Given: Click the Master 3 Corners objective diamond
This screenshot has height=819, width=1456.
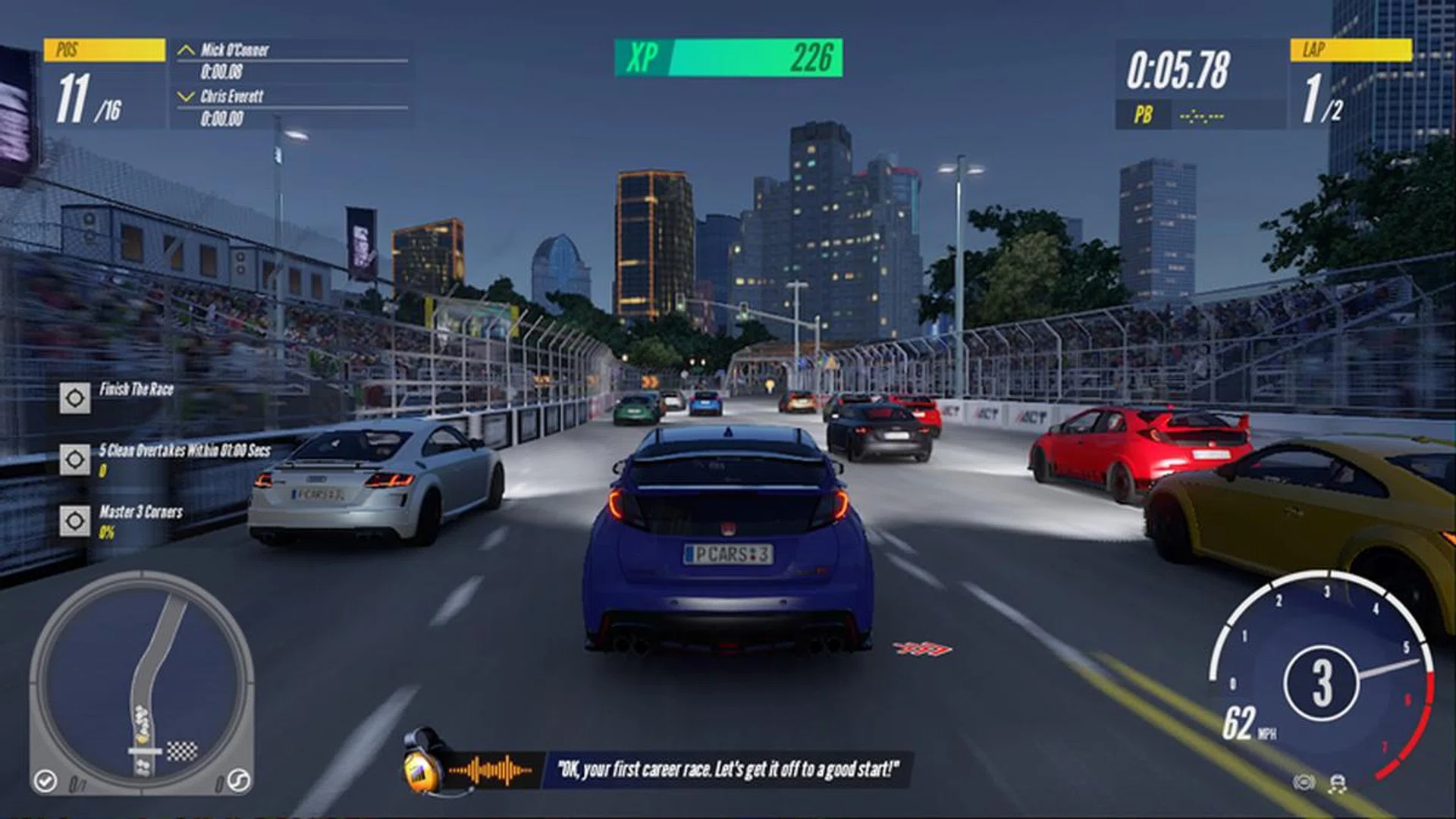Looking at the screenshot, I should pos(74,522).
